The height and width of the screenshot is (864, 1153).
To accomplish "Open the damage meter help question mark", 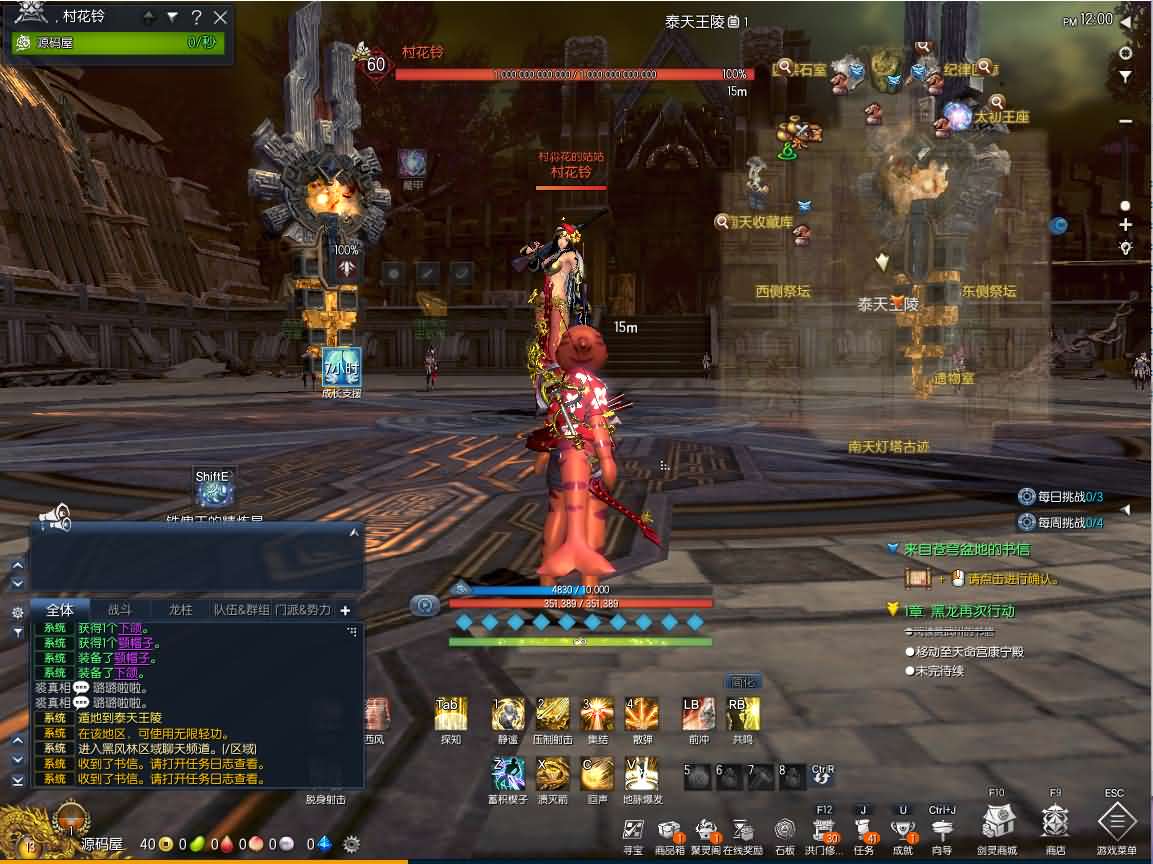I will coord(197,17).
